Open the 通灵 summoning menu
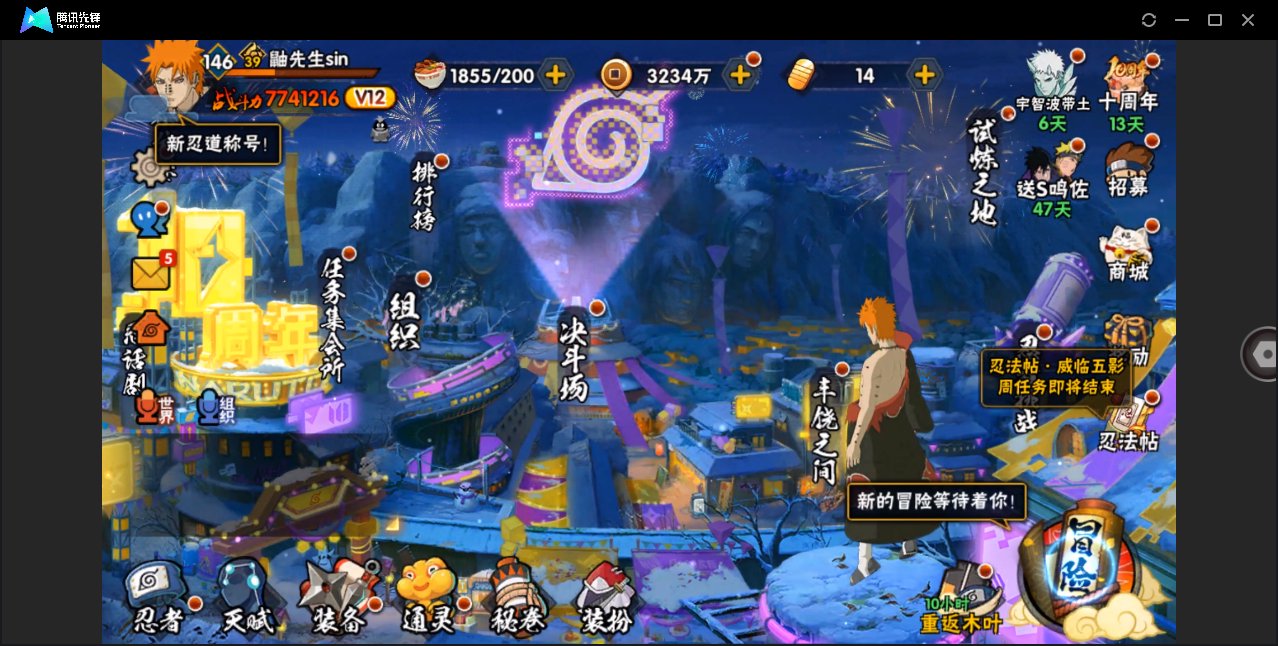1278x646 pixels. click(x=428, y=598)
